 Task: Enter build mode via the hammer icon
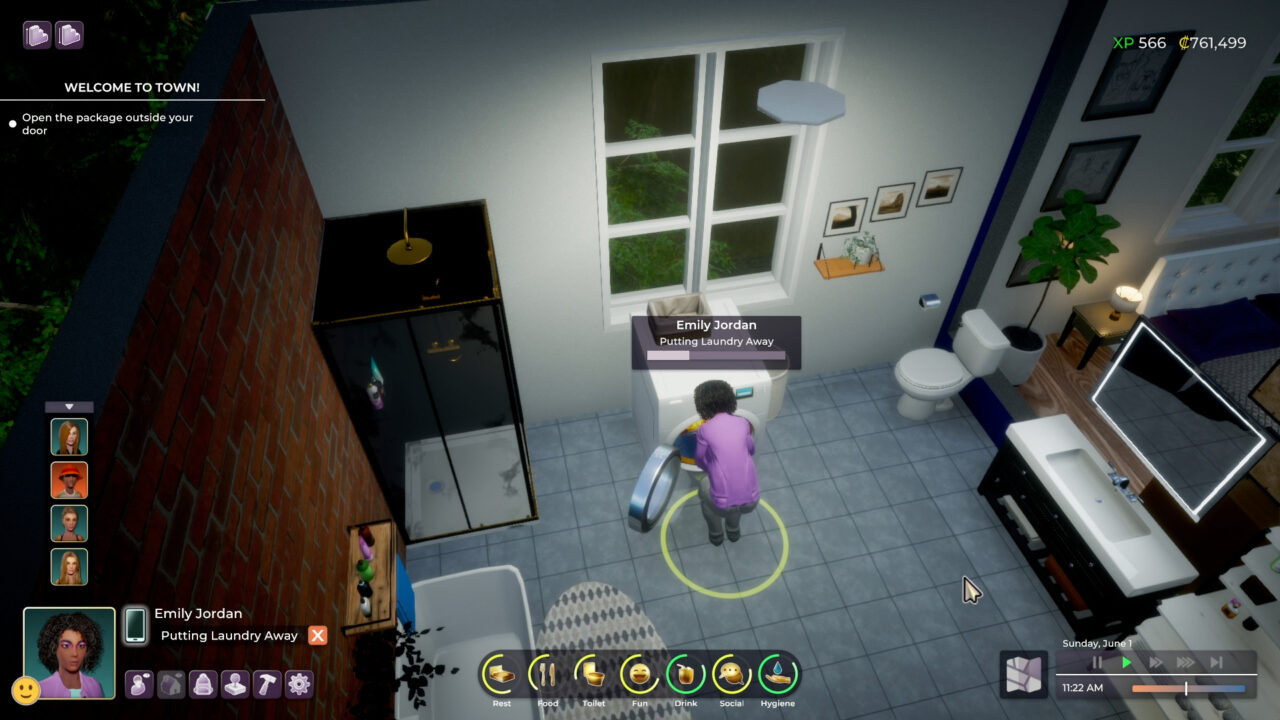[264, 685]
